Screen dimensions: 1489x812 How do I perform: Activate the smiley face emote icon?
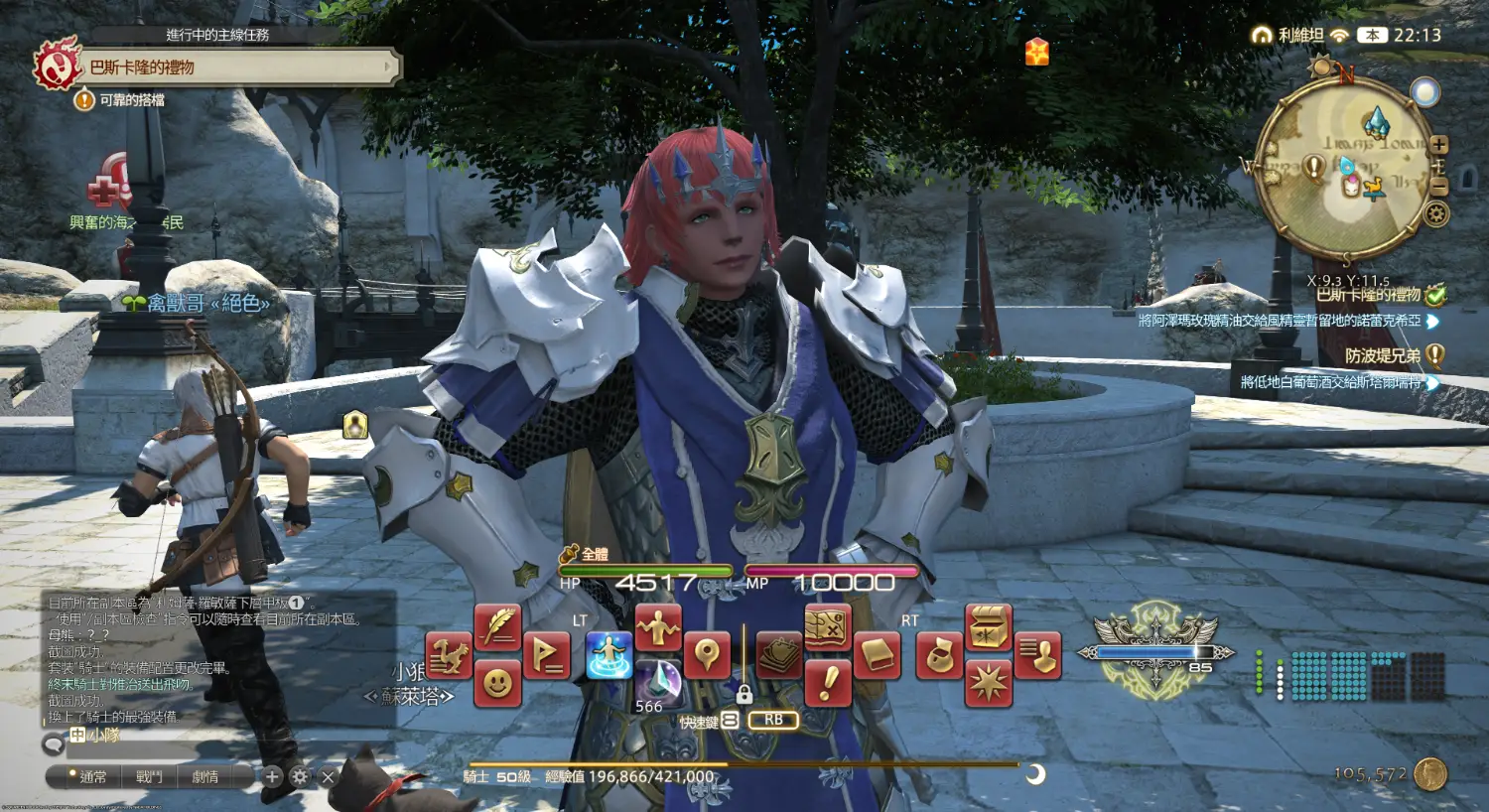click(x=497, y=682)
